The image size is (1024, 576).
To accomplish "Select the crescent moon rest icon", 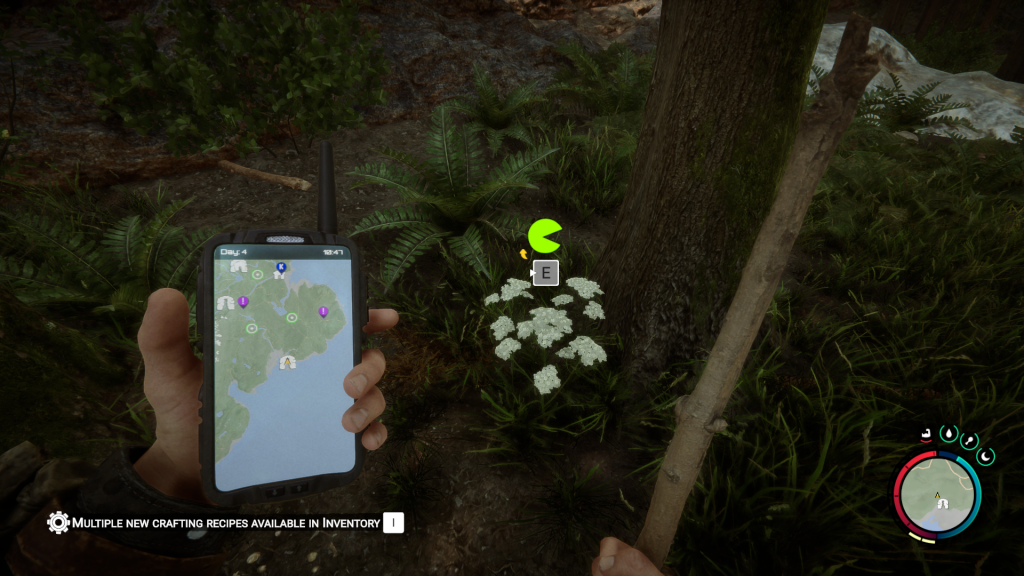I will [986, 456].
